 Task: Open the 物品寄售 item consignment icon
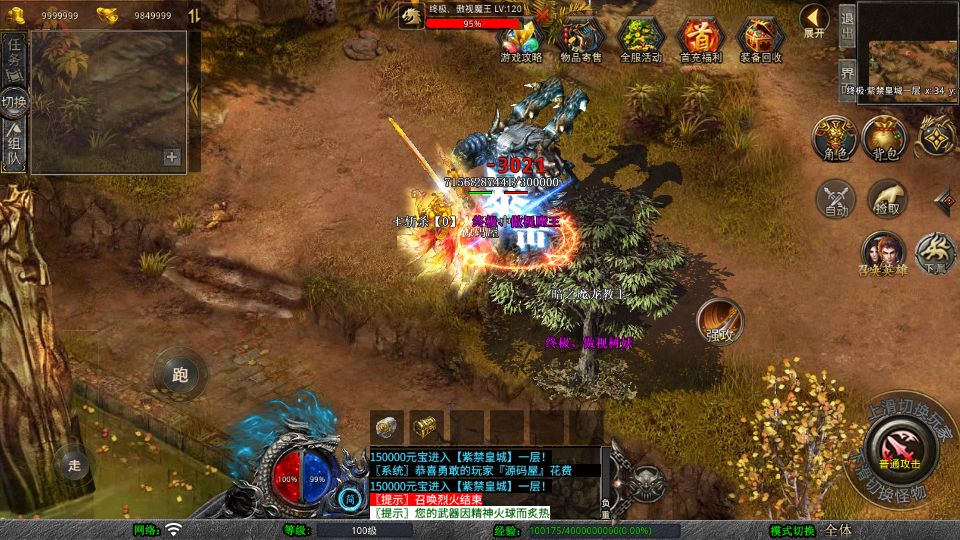[x=581, y=40]
